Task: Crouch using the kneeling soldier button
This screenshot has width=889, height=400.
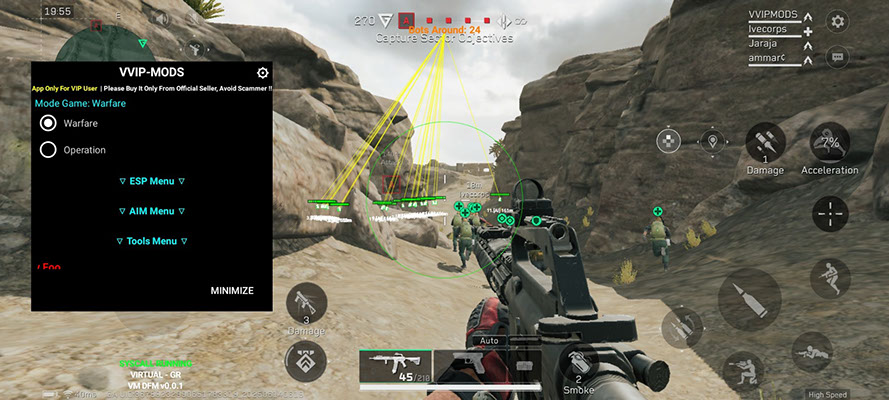Action: pyautogui.click(x=741, y=369)
